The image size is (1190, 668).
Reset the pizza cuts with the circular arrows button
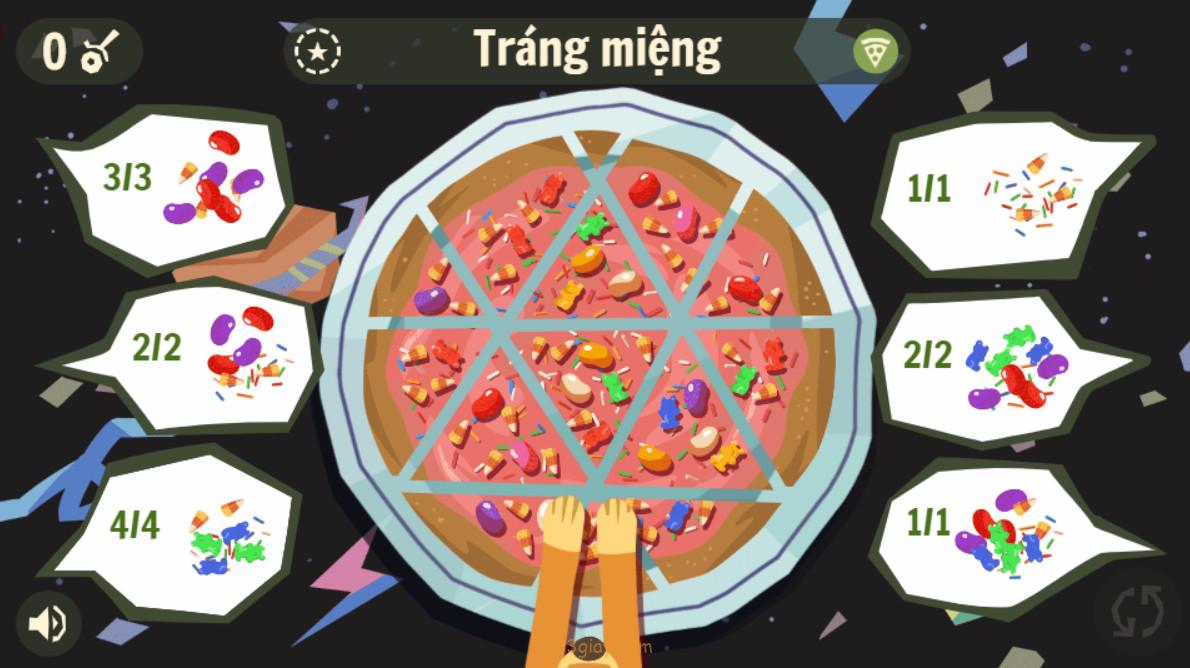(x=1137, y=609)
